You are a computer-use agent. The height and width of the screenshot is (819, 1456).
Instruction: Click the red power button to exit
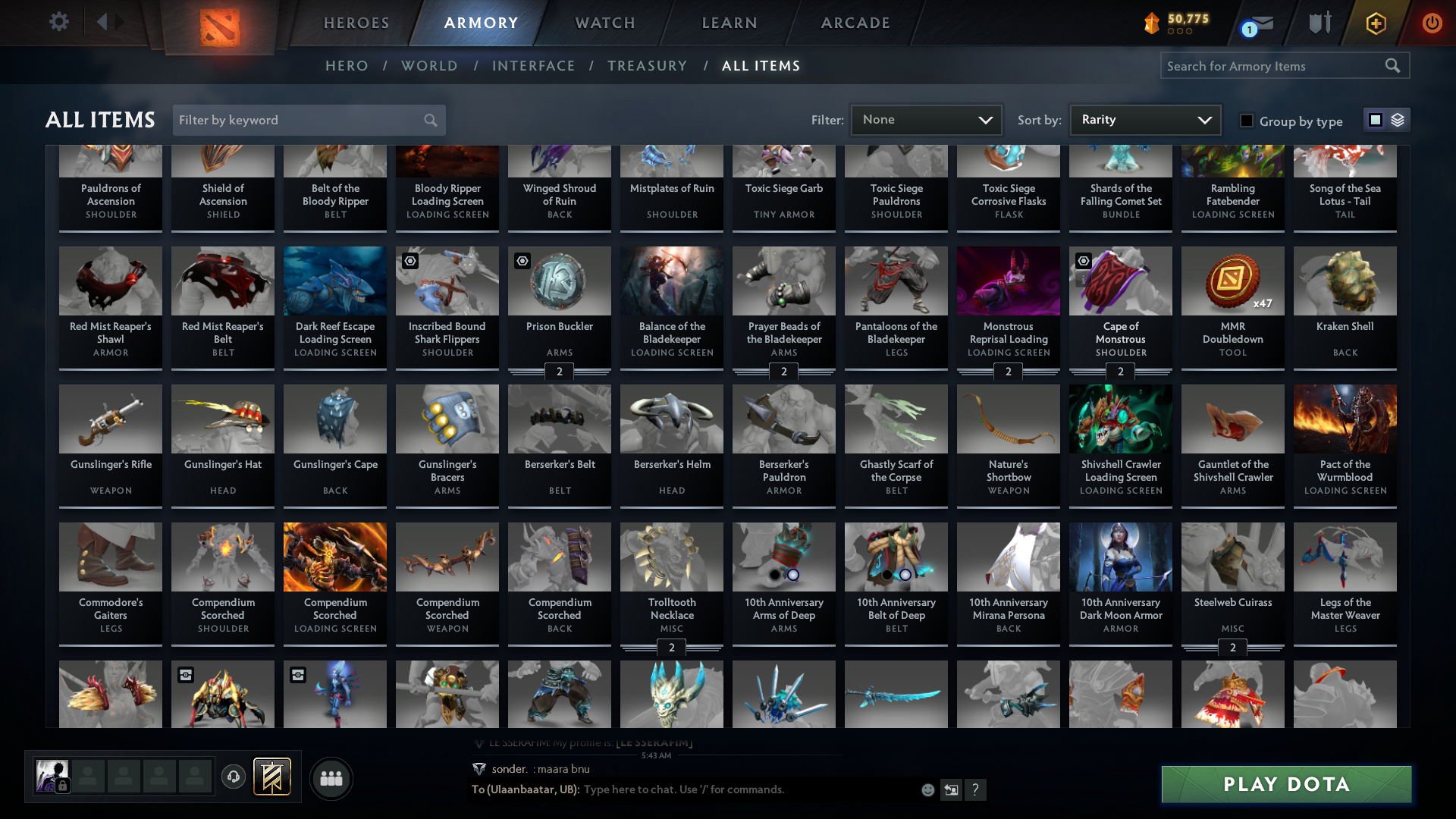click(1432, 23)
